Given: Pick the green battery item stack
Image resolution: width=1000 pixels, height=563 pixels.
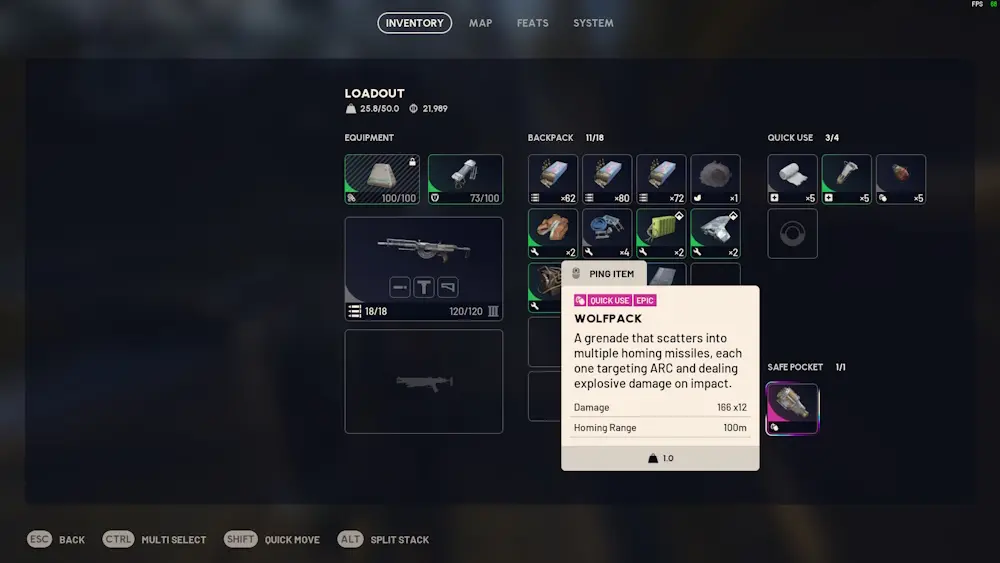Looking at the screenshot, I should 661,233.
